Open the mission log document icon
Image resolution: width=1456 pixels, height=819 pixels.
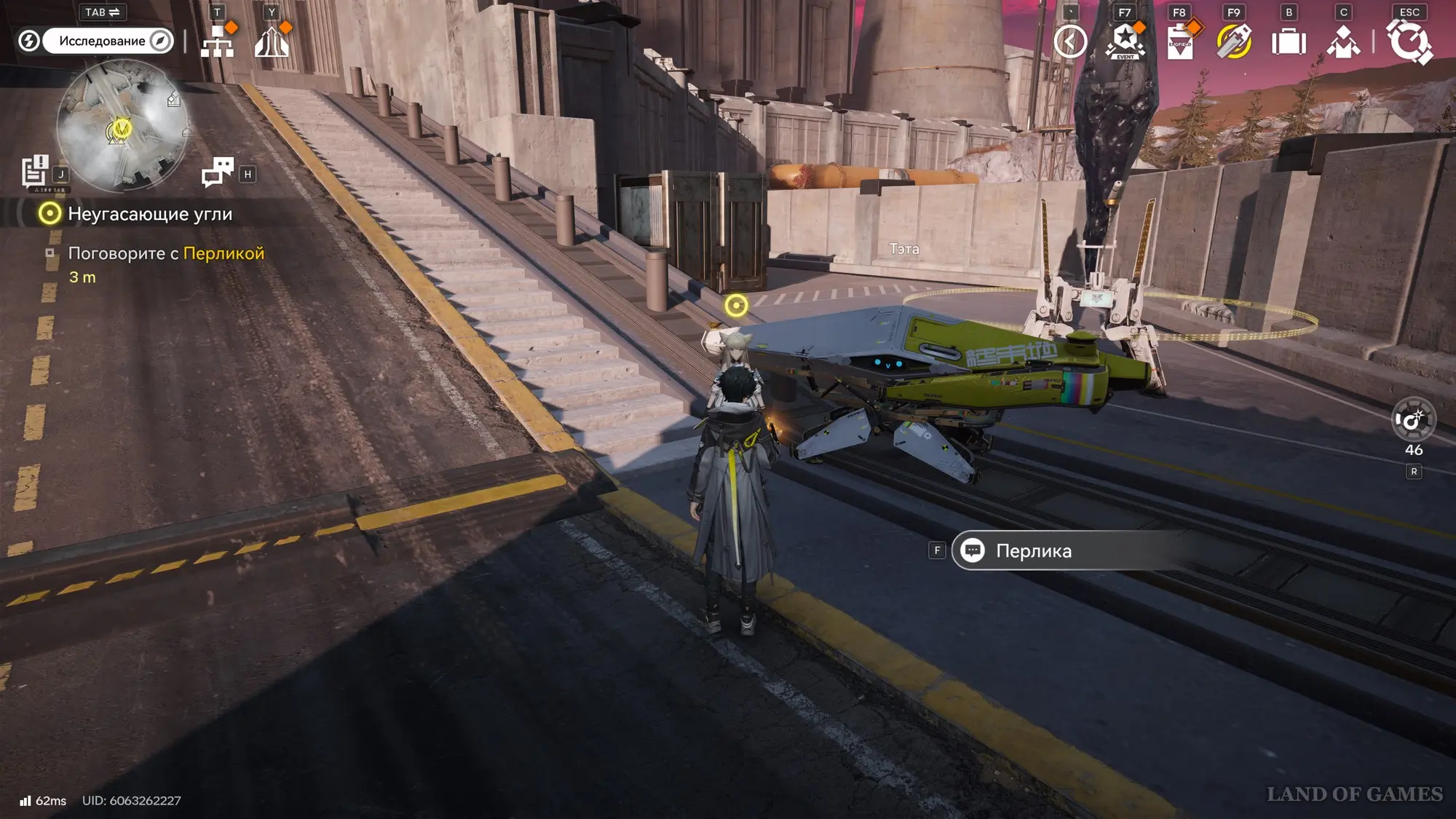(x=34, y=172)
